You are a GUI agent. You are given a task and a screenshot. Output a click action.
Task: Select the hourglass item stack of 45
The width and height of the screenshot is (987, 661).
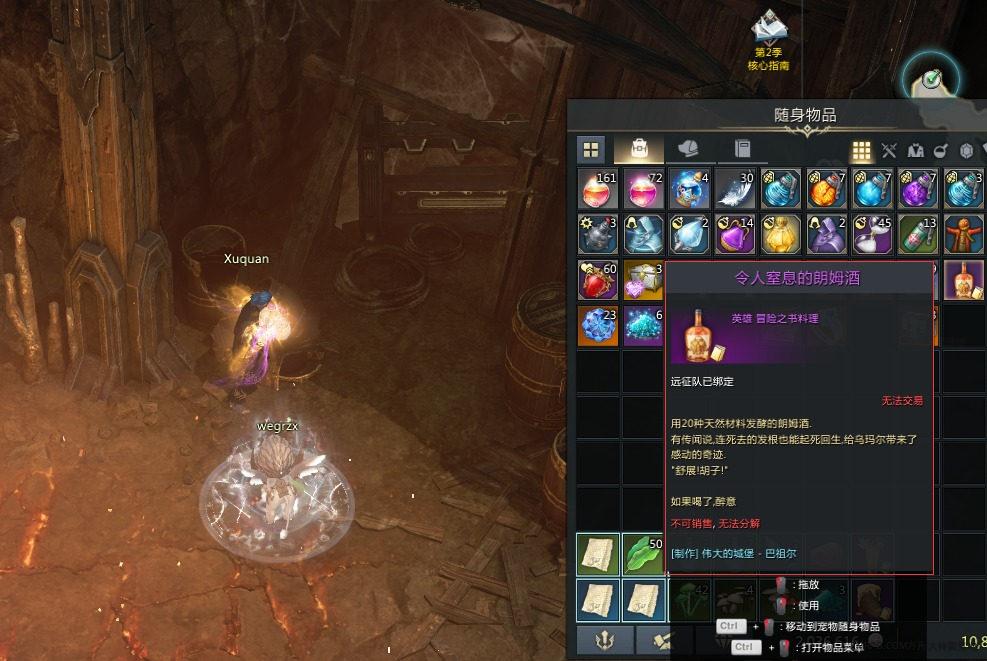tap(872, 235)
